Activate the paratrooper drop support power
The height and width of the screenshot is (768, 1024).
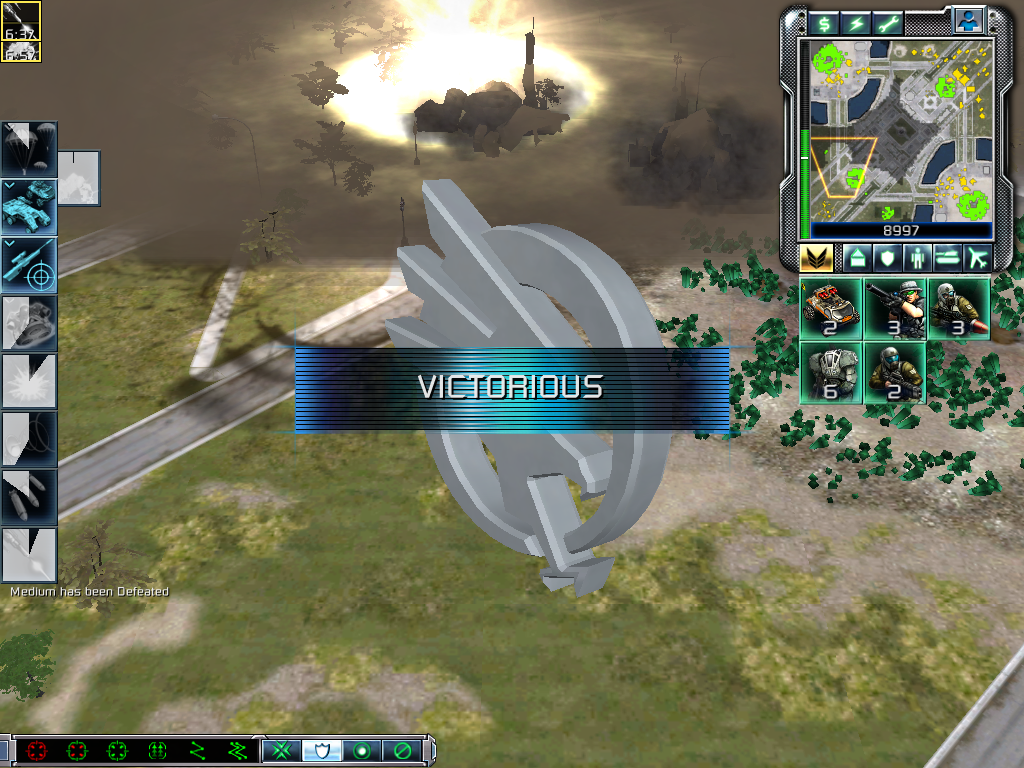coord(29,149)
